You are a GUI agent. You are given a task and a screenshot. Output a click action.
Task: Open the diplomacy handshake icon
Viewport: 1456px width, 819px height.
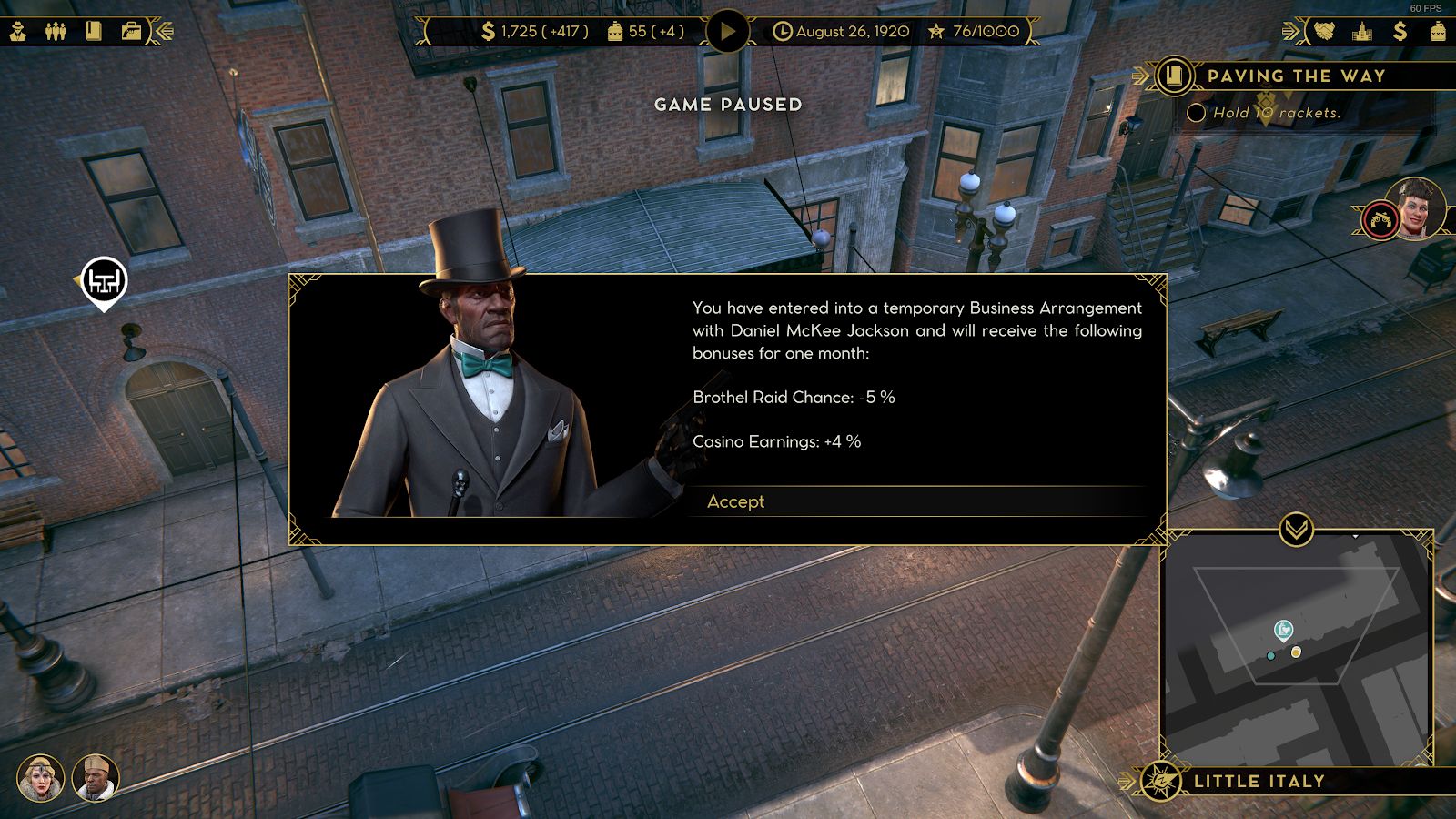pos(1324,32)
